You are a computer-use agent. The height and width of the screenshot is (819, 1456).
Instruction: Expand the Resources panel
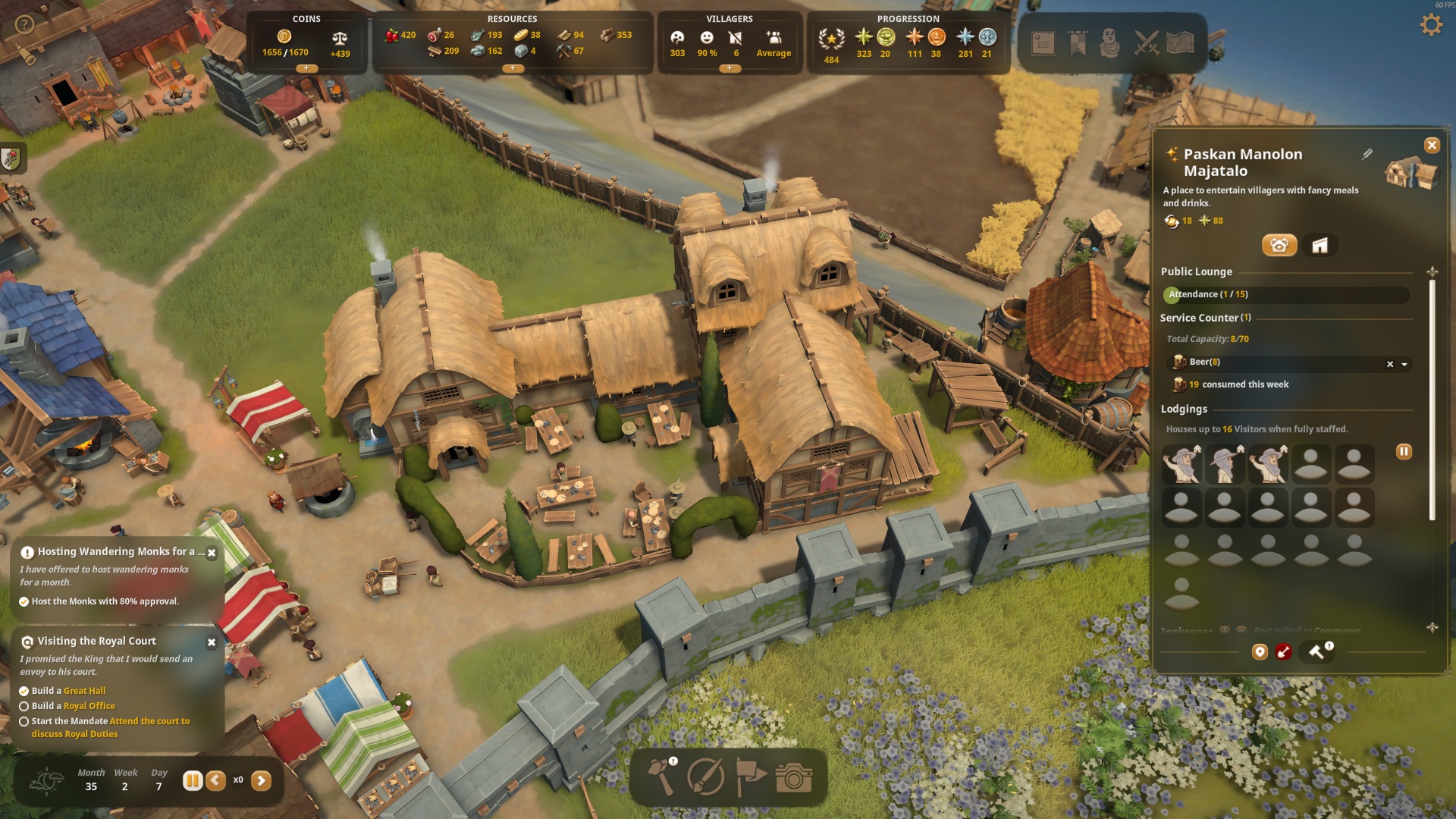[513, 68]
